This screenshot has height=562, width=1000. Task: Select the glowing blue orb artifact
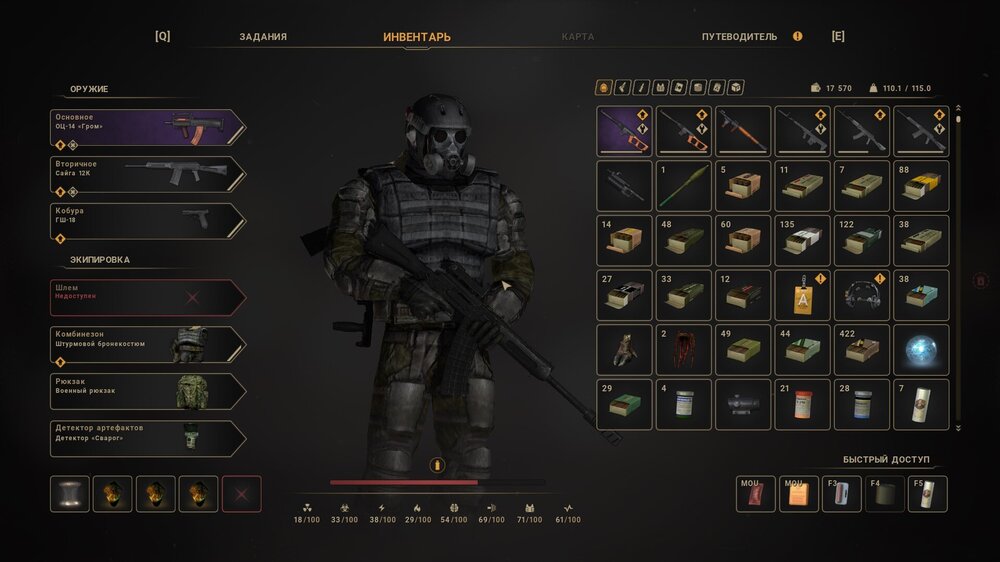tap(920, 349)
